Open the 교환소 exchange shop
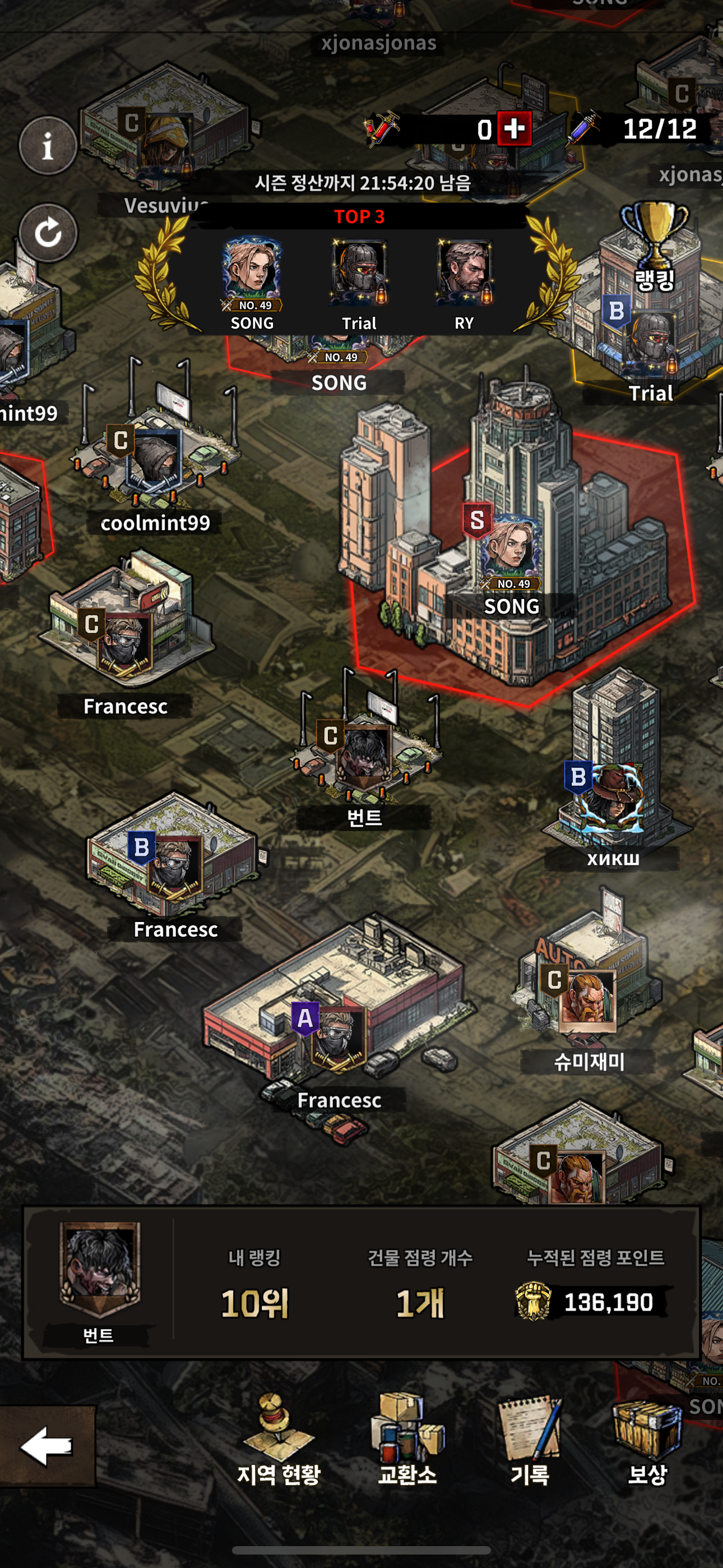Viewport: 723px width, 1568px height. 407,1440
